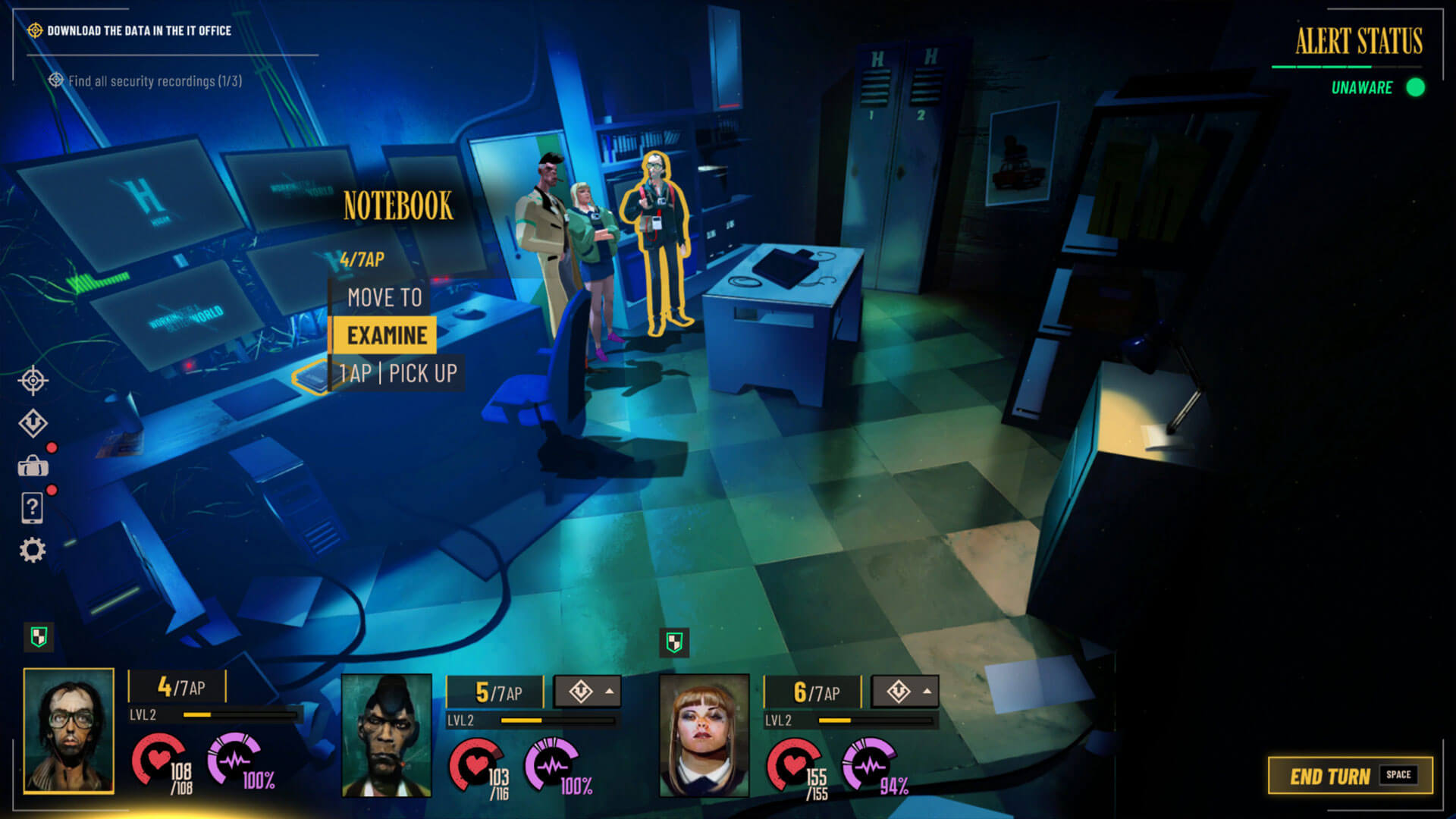Screen dimensions: 1456x819
Task: Click the shield badge above the first portrait
Action: tap(39, 637)
